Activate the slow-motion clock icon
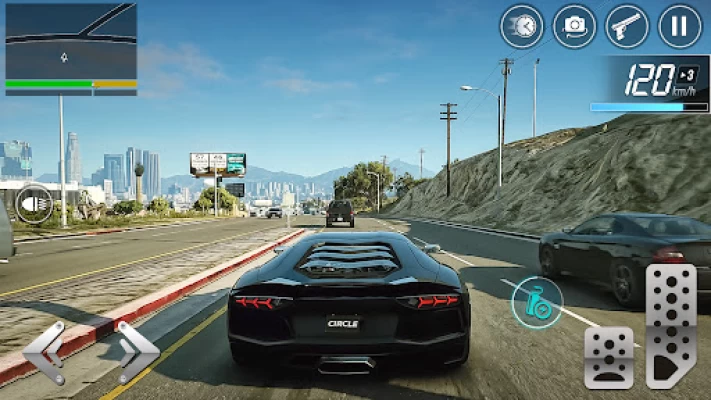 point(522,26)
